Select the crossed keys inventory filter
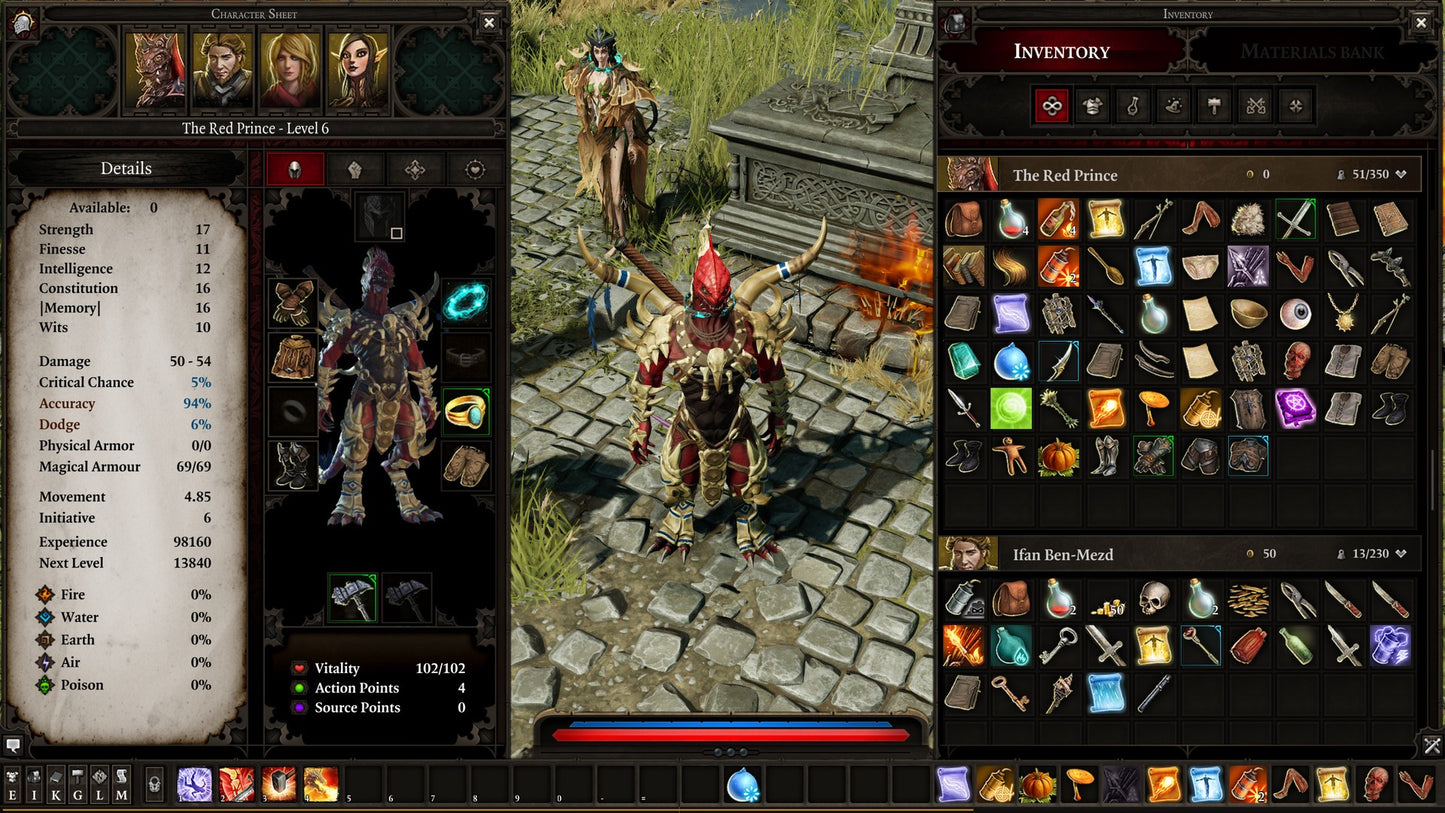Viewport: 1445px width, 813px height. (x=1255, y=105)
